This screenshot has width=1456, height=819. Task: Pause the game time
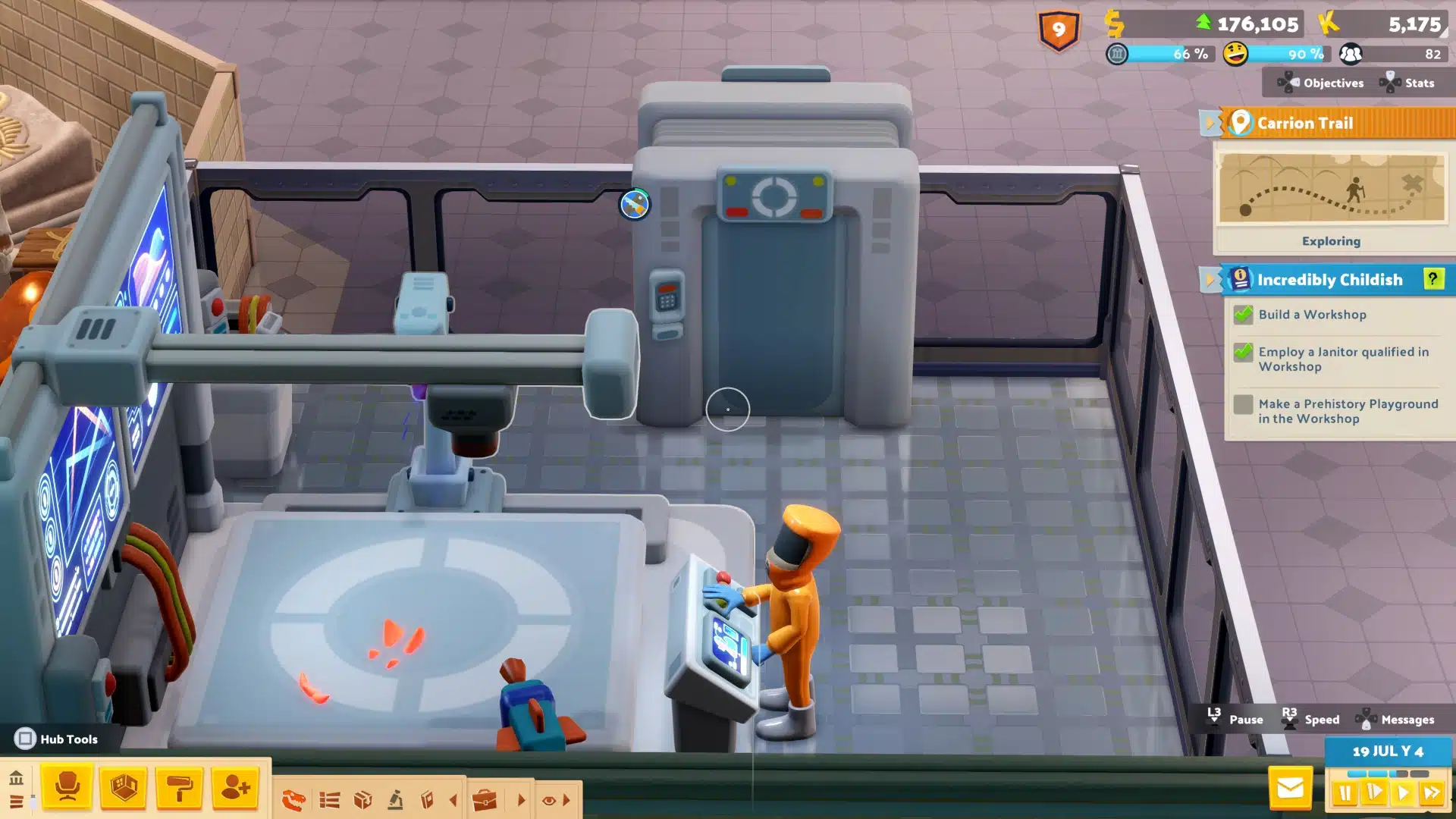tap(1345, 793)
